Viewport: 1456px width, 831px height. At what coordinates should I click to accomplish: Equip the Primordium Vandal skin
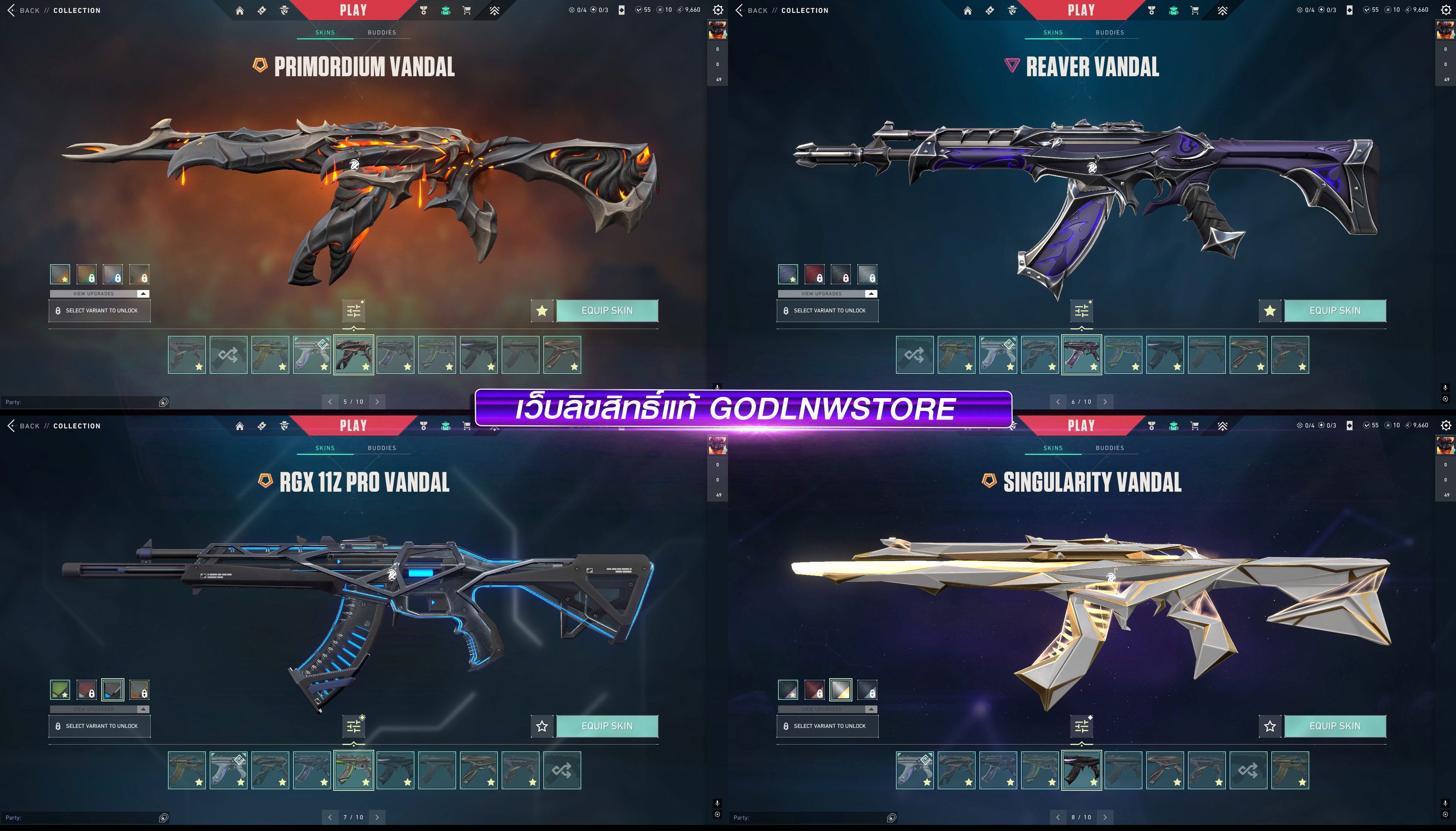pyautogui.click(x=607, y=310)
